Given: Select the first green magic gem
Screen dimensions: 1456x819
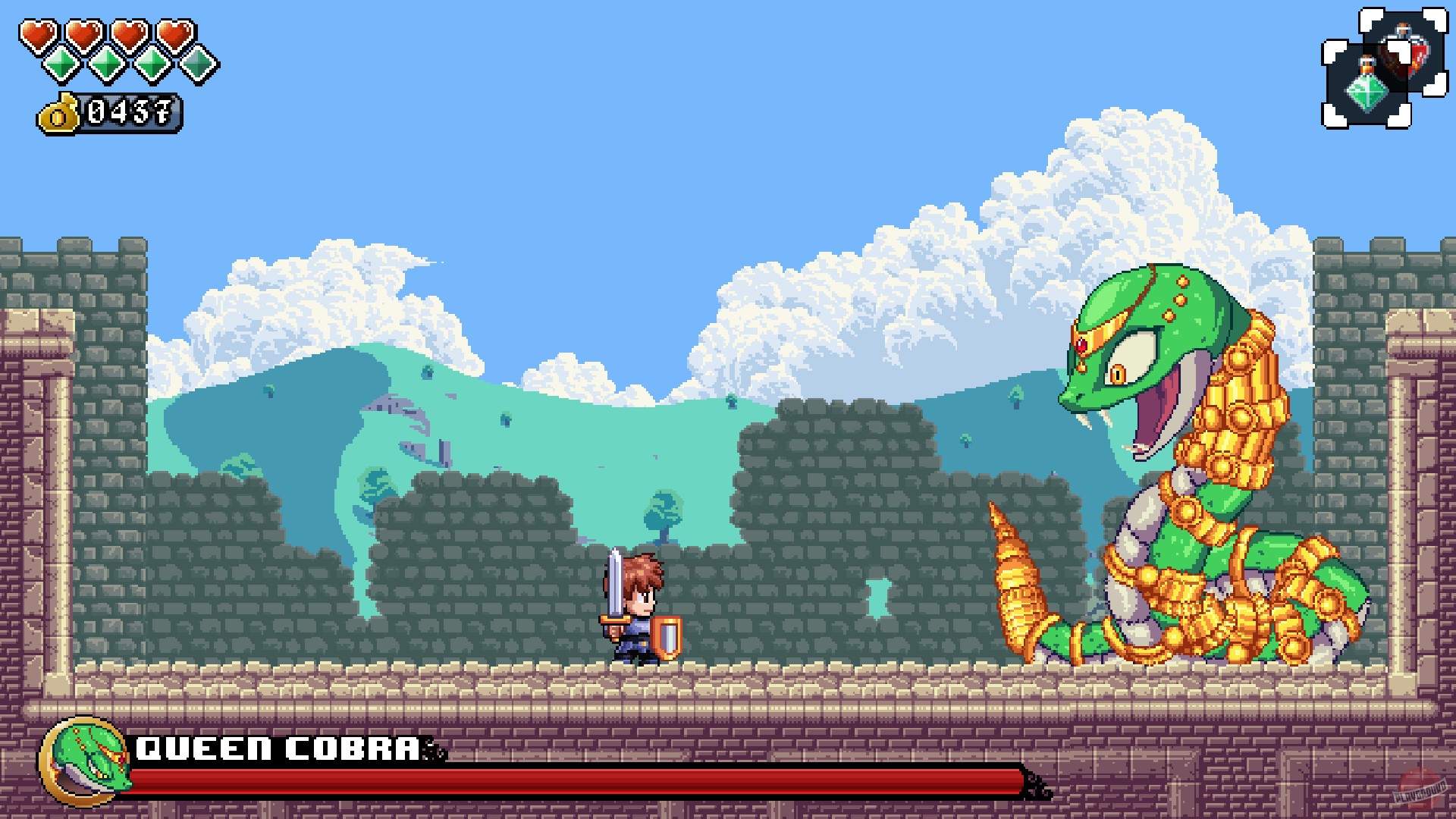Looking at the screenshot, I should click(x=61, y=64).
